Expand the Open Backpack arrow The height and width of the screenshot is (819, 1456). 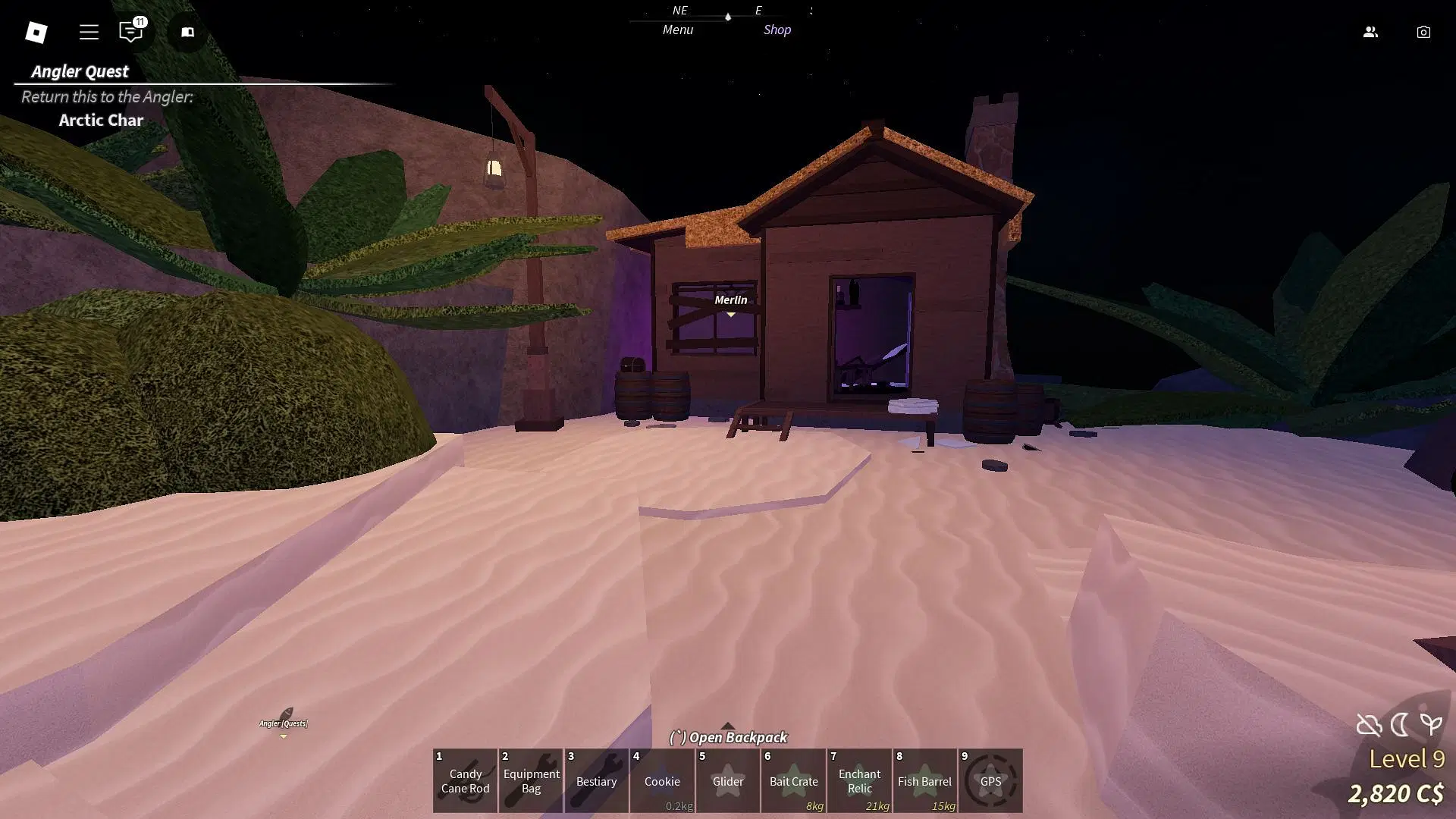click(x=727, y=726)
